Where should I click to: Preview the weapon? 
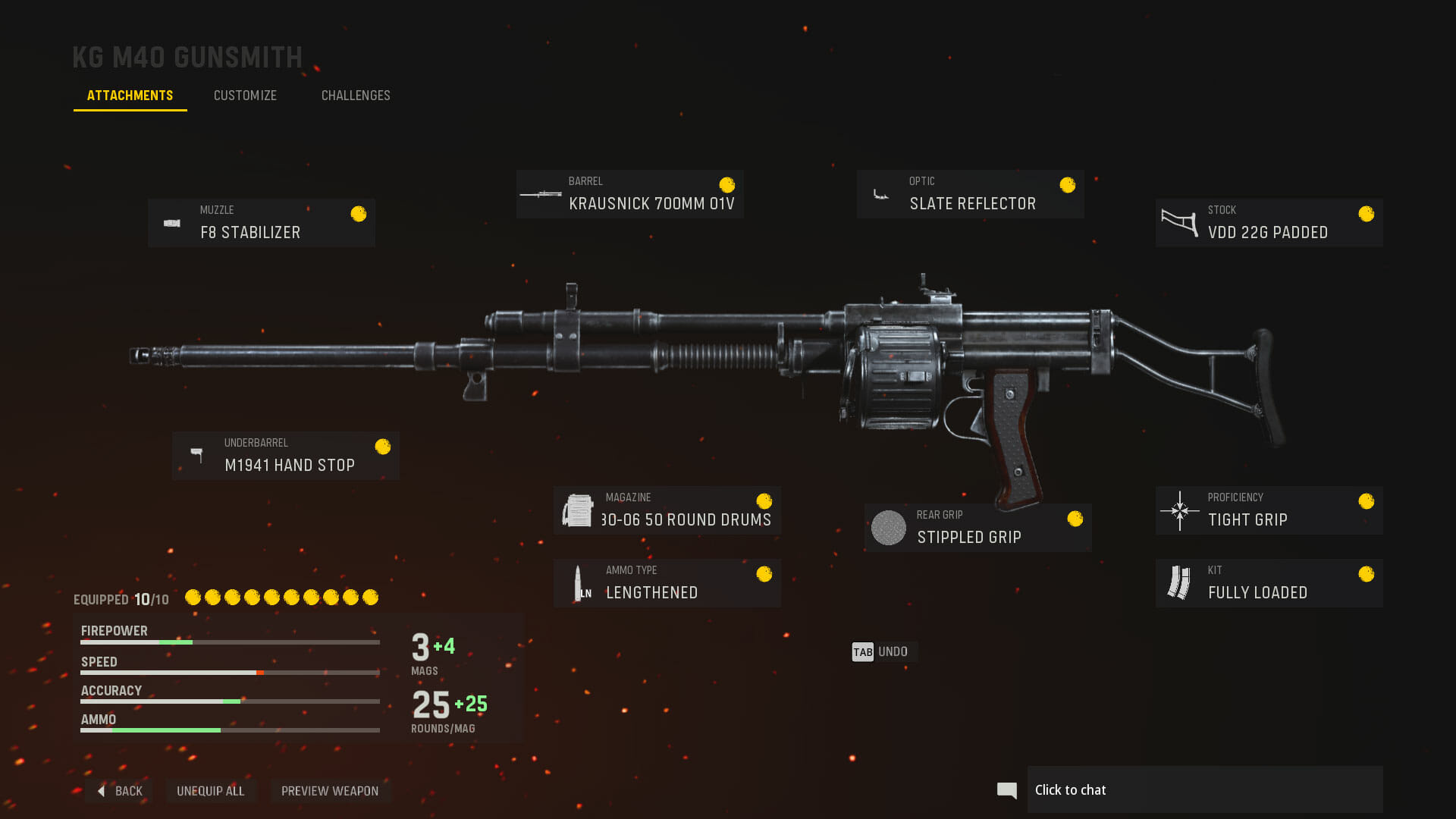(x=330, y=791)
